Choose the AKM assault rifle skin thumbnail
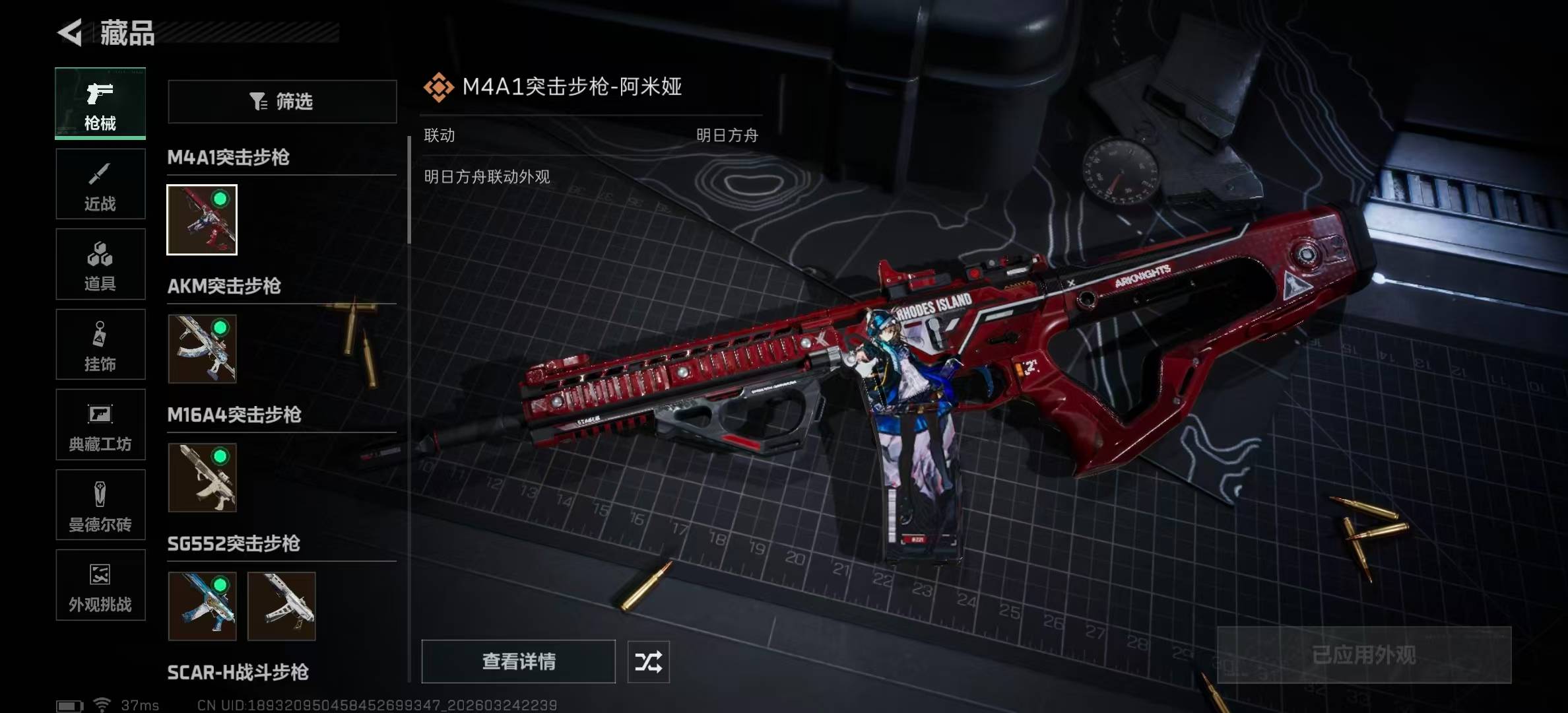The width and height of the screenshot is (1568, 713). click(x=202, y=349)
